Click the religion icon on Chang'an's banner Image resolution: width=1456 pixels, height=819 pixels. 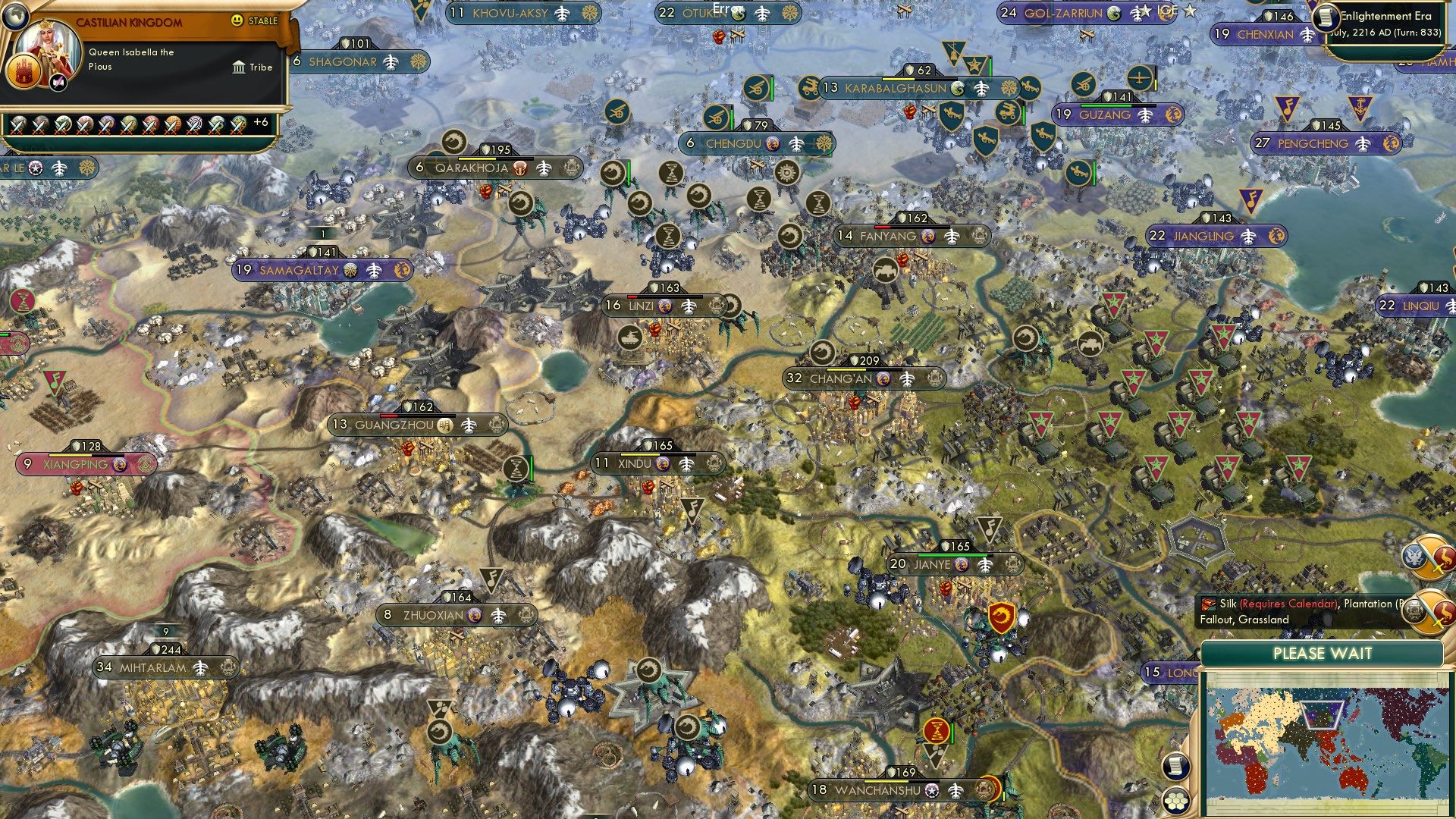click(884, 378)
